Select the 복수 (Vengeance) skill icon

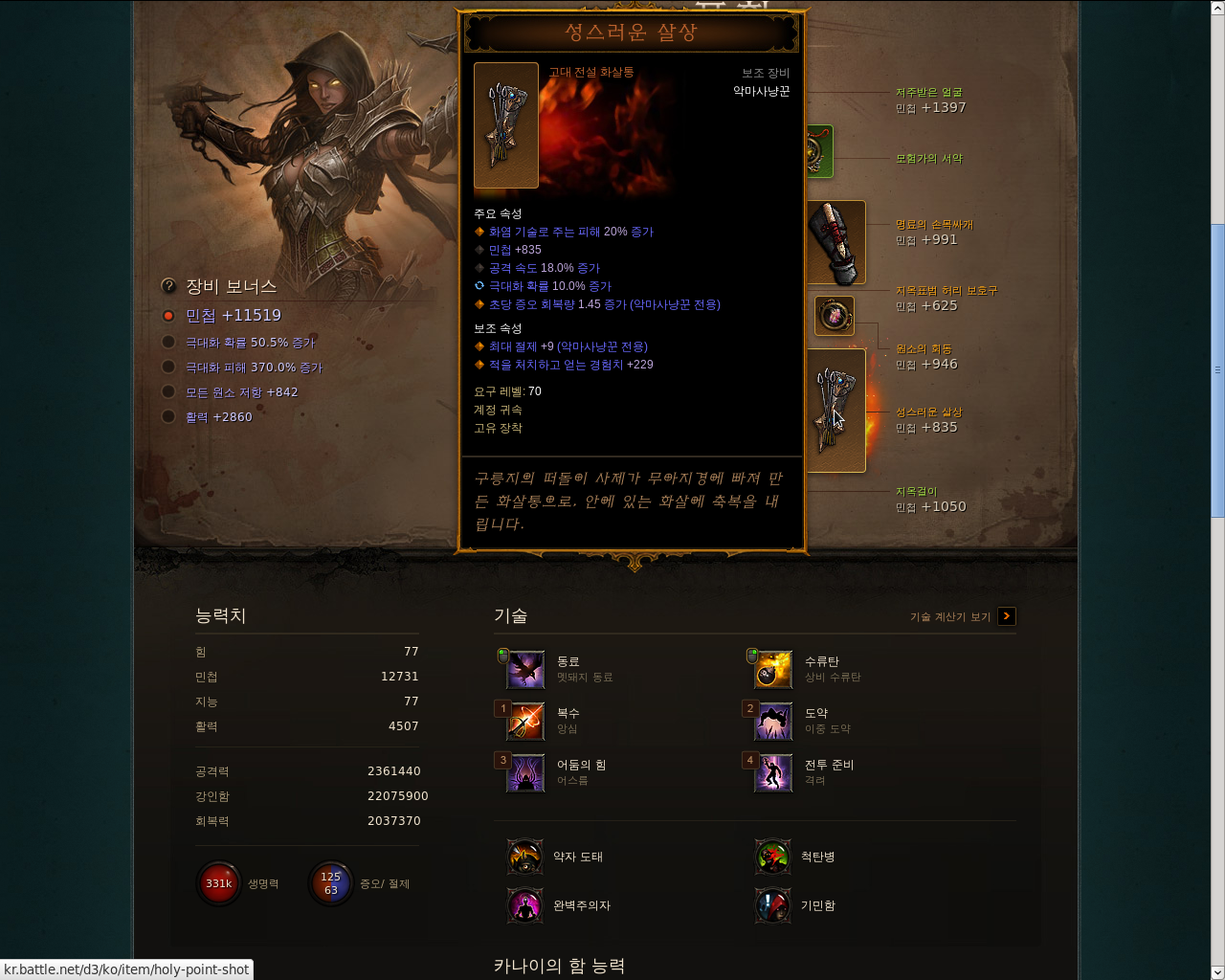click(524, 722)
